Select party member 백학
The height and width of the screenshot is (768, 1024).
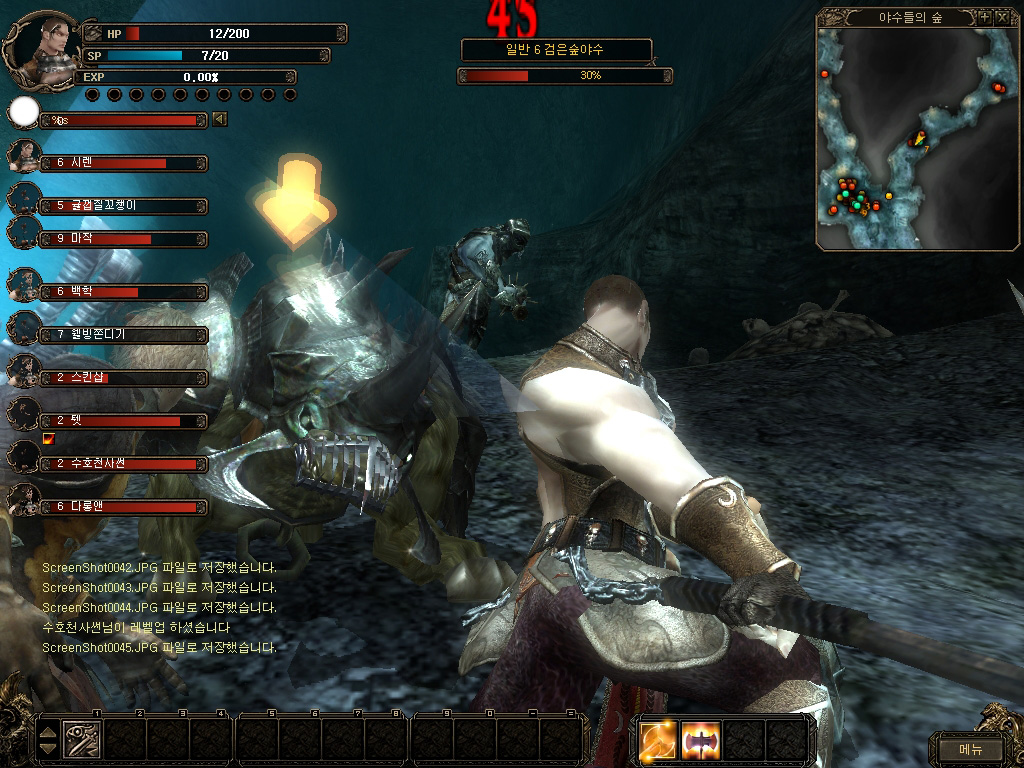120,292
